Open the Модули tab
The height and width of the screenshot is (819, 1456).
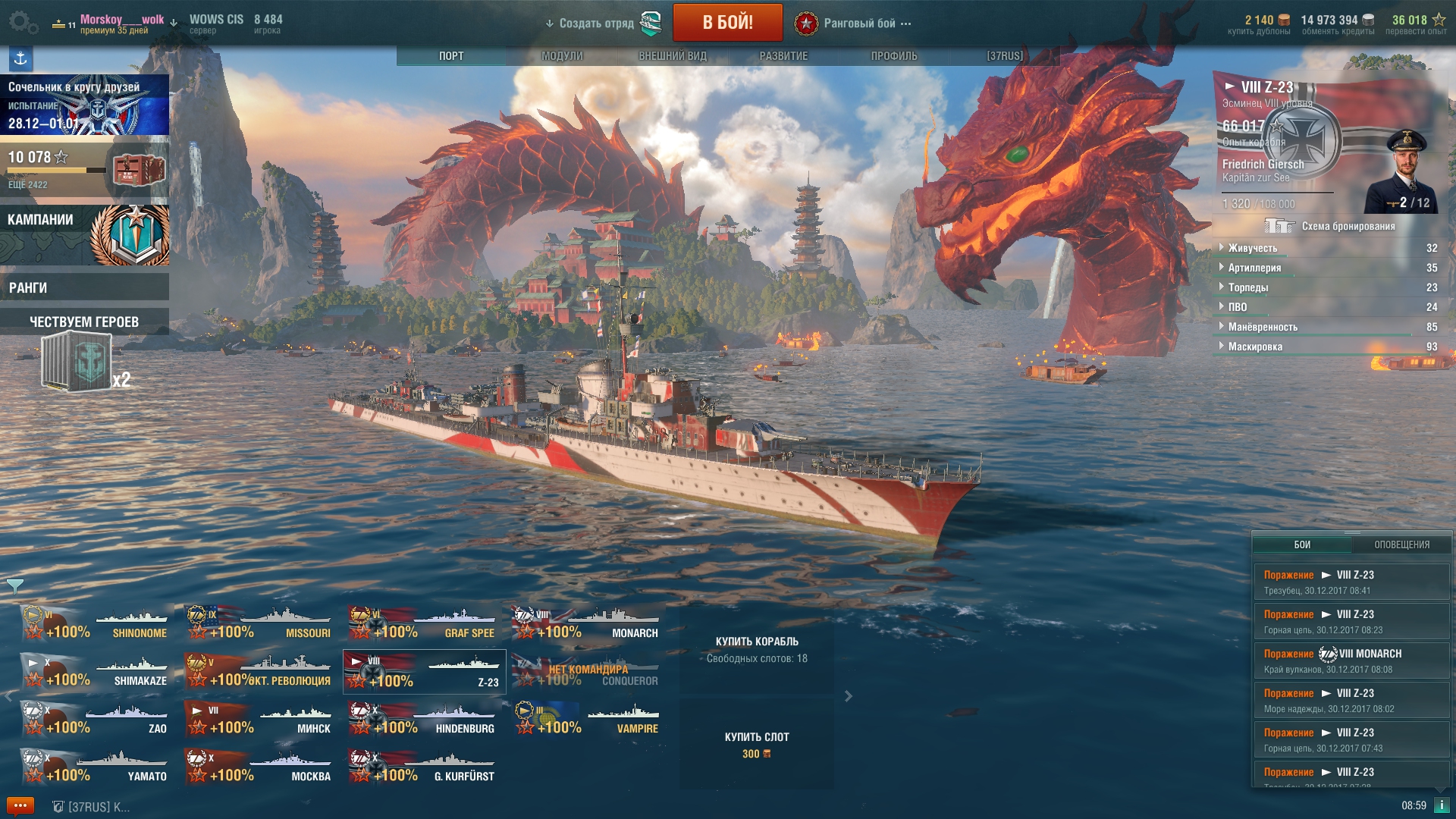click(562, 56)
